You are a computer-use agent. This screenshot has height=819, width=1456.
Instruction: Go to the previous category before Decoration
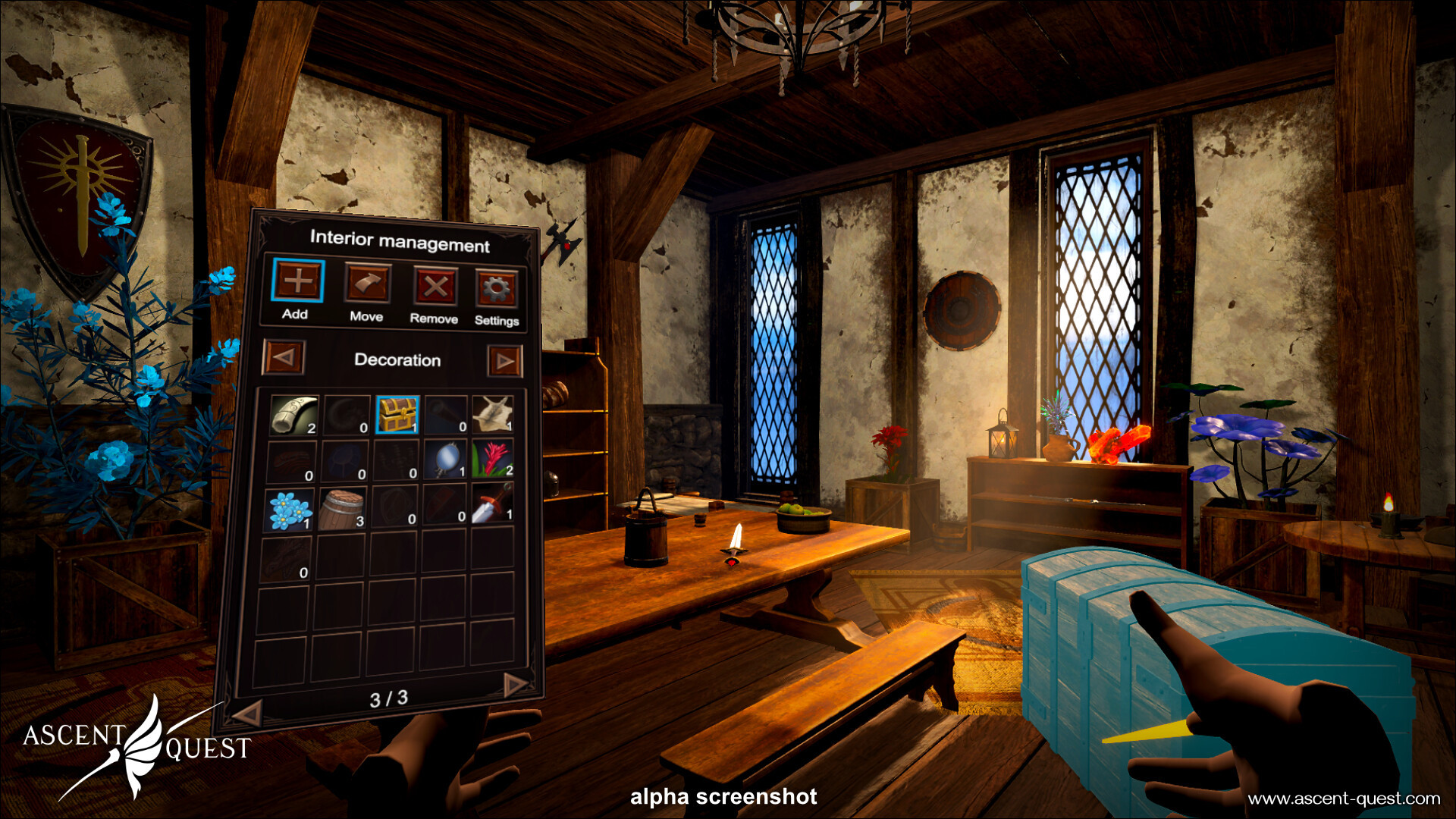284,357
